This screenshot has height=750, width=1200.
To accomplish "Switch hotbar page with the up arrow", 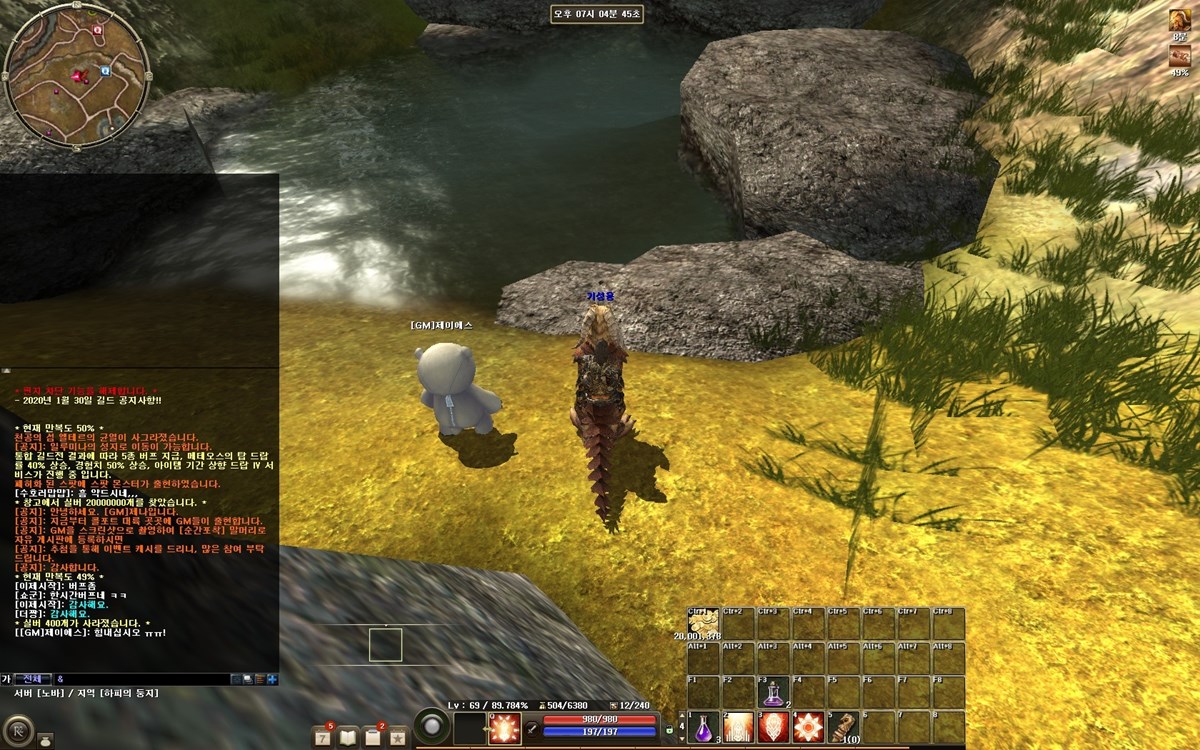I will click(682, 717).
